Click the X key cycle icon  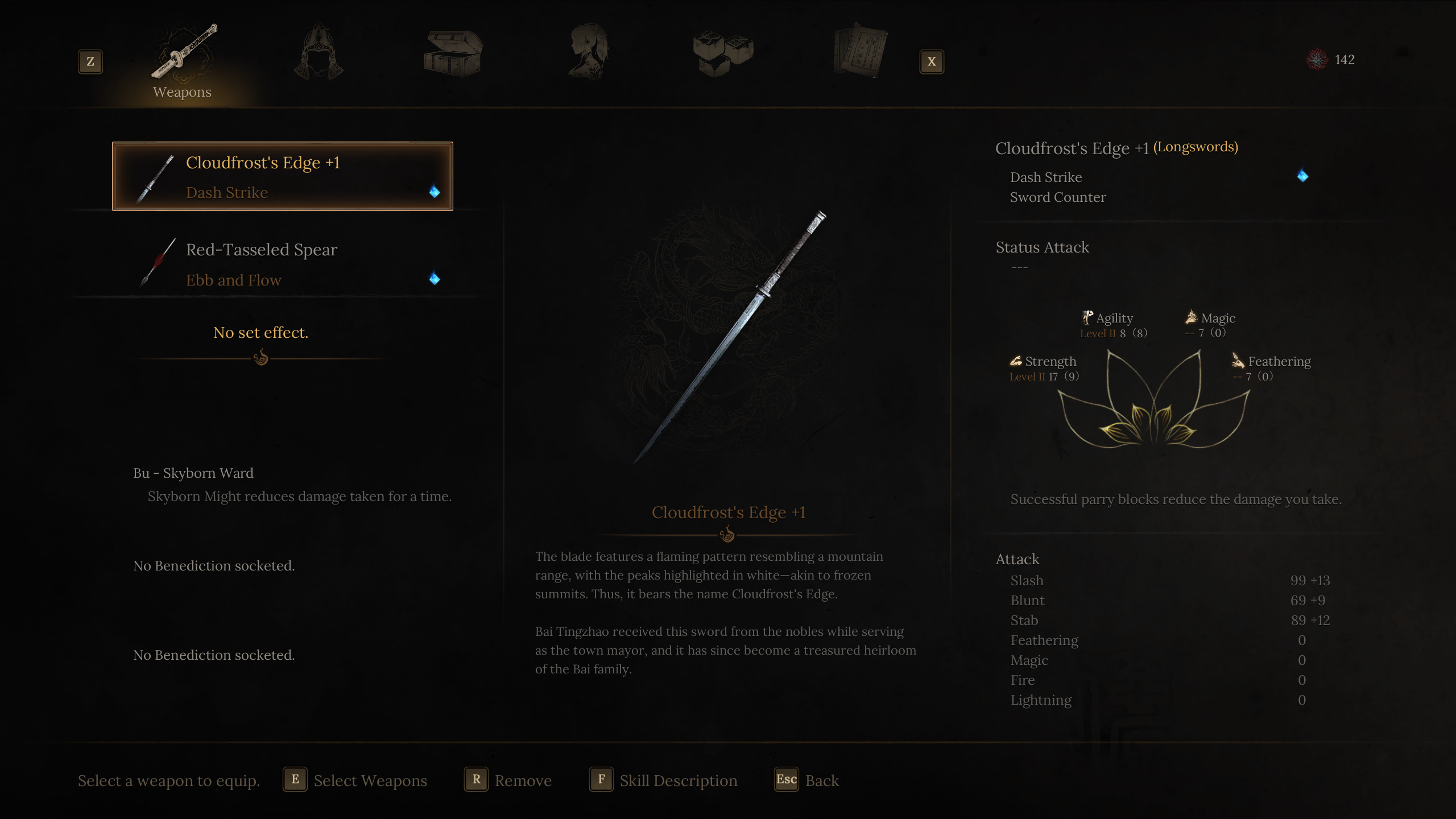pos(932,61)
